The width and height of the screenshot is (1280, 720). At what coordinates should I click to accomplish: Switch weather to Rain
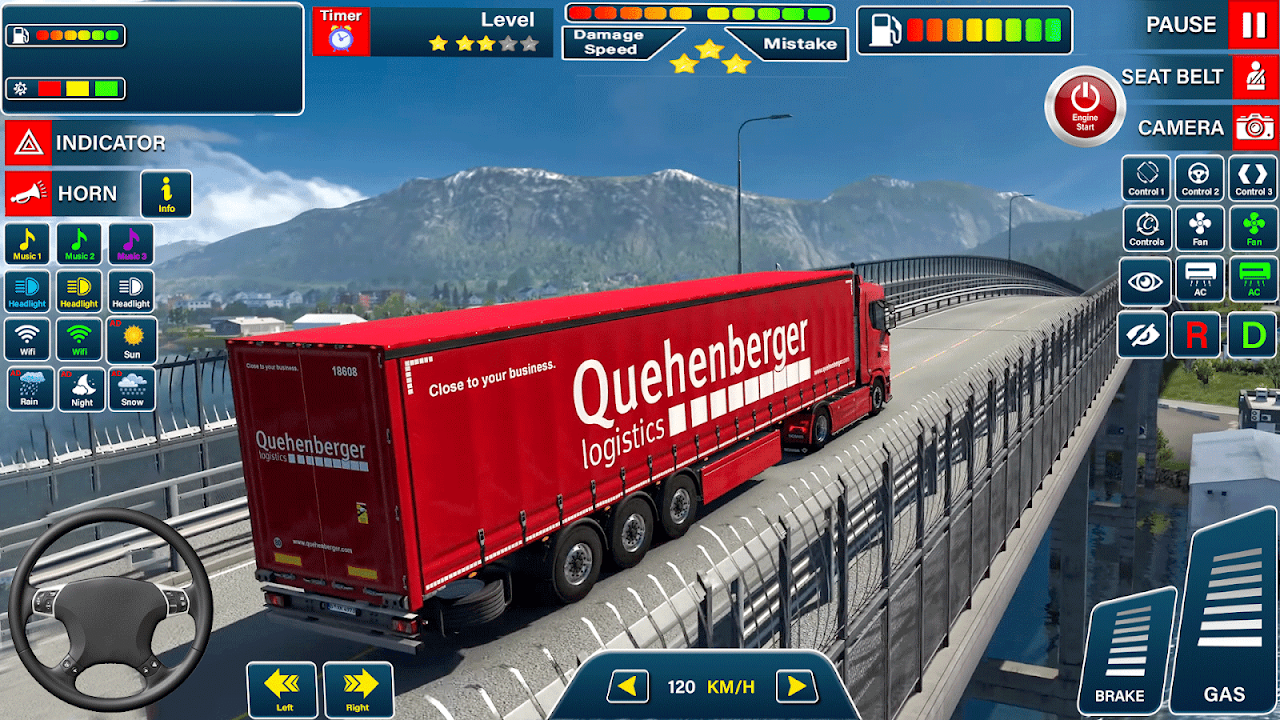pyautogui.click(x=30, y=389)
